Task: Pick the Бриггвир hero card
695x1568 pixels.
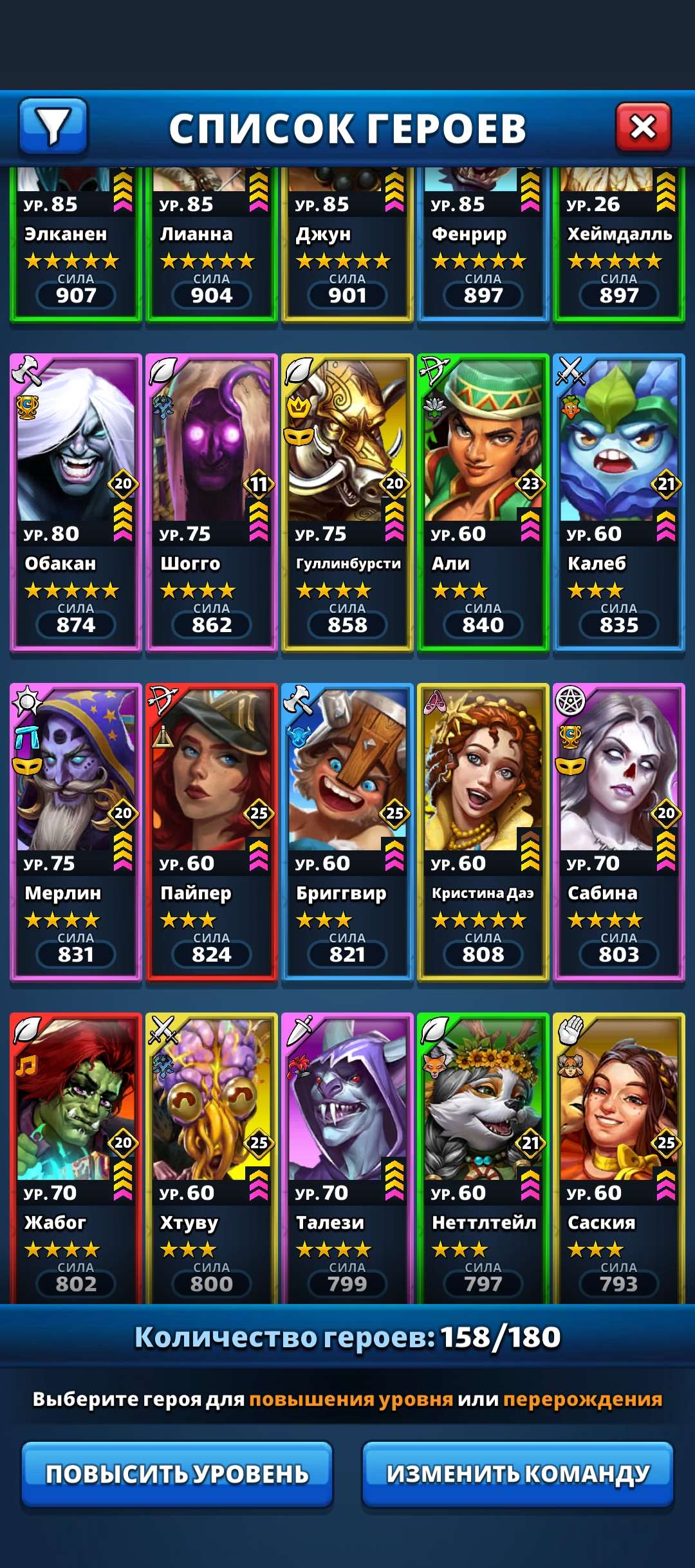Action: click(347, 832)
